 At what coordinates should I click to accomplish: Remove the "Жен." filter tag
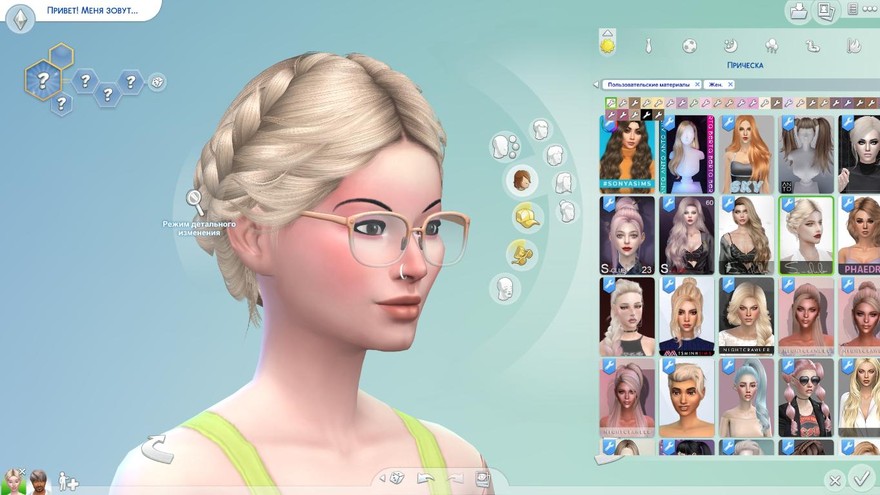tap(727, 85)
